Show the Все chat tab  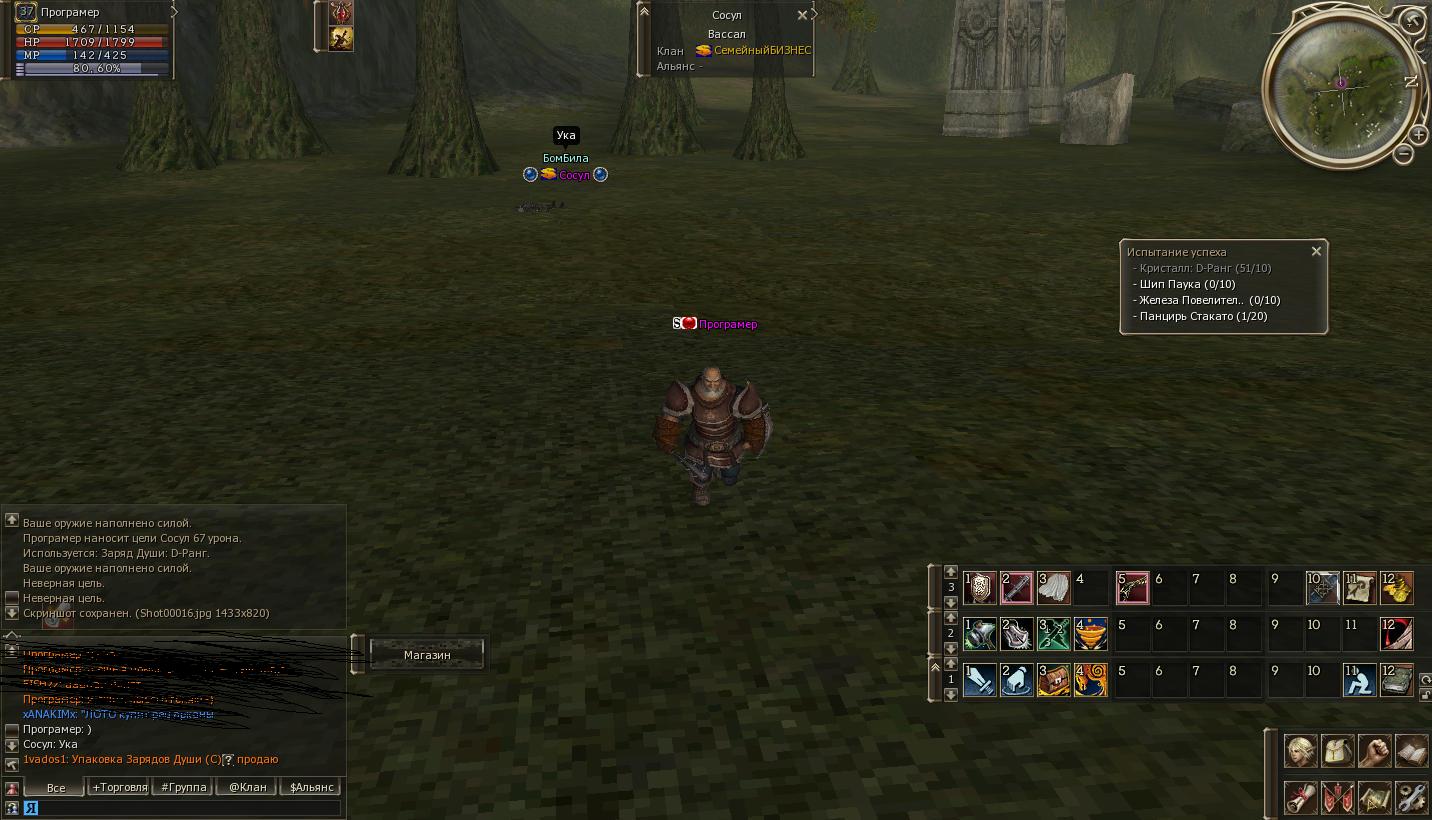point(56,787)
